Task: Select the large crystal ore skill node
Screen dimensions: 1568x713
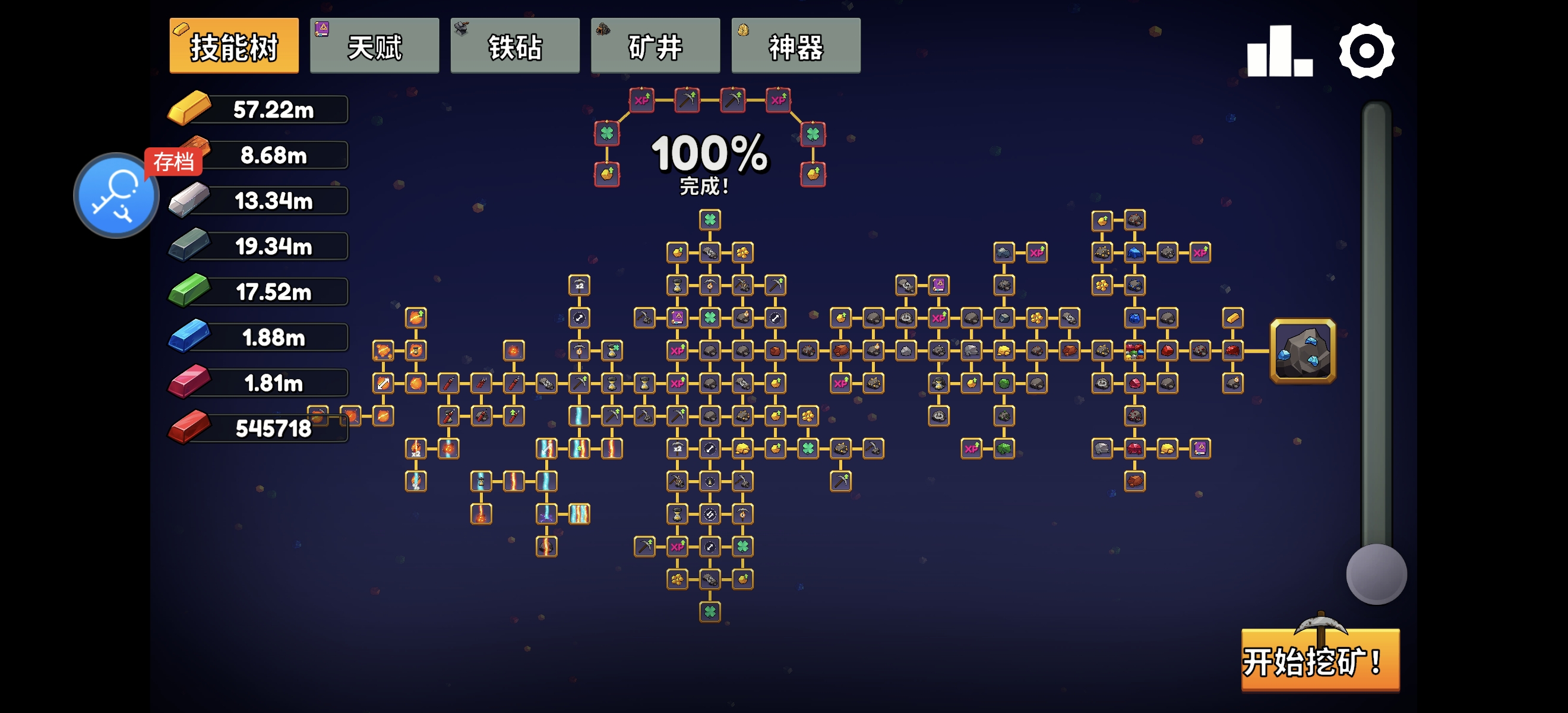Action: coord(1303,351)
